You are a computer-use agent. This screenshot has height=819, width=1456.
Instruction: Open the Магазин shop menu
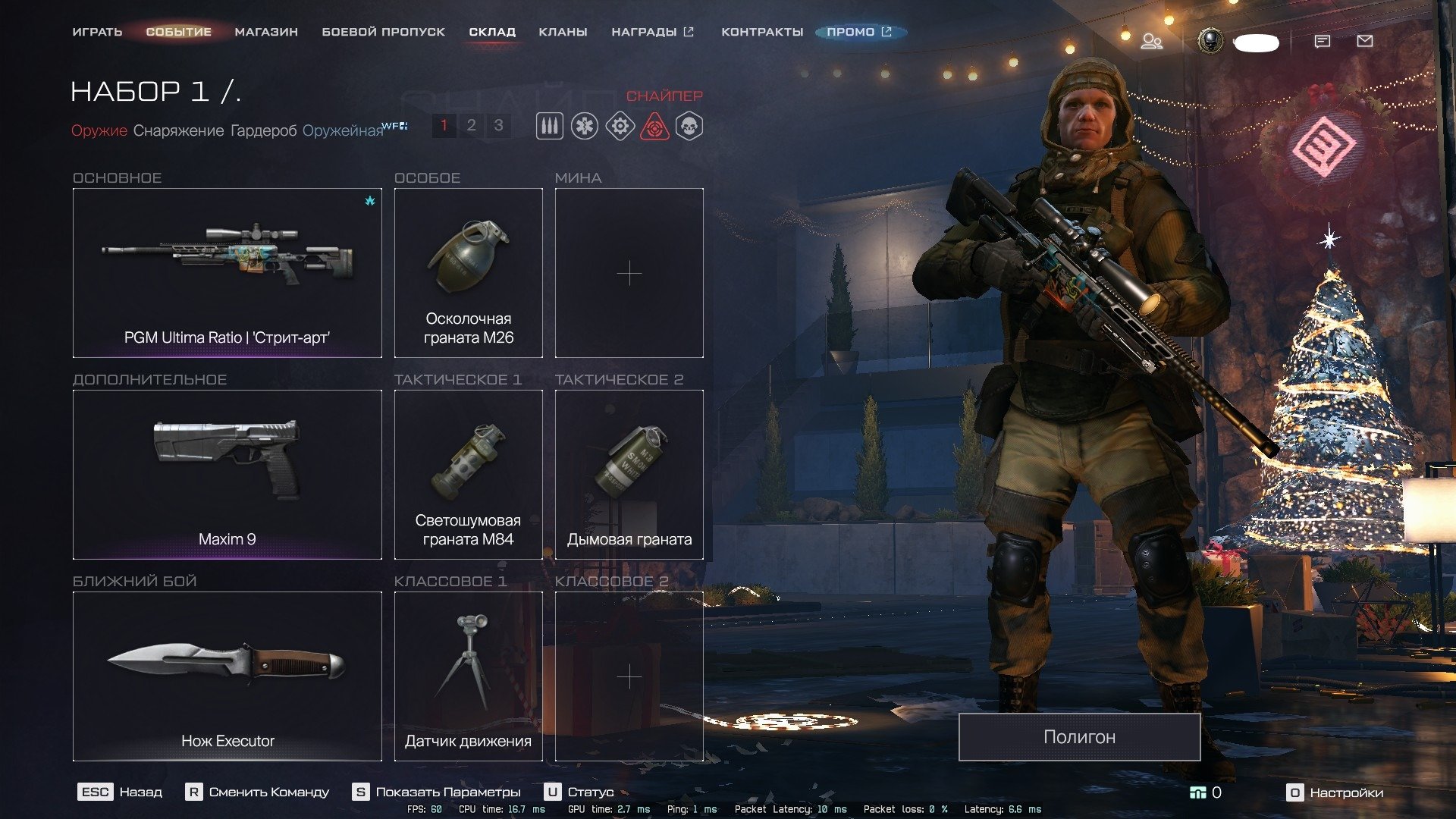coord(266,32)
